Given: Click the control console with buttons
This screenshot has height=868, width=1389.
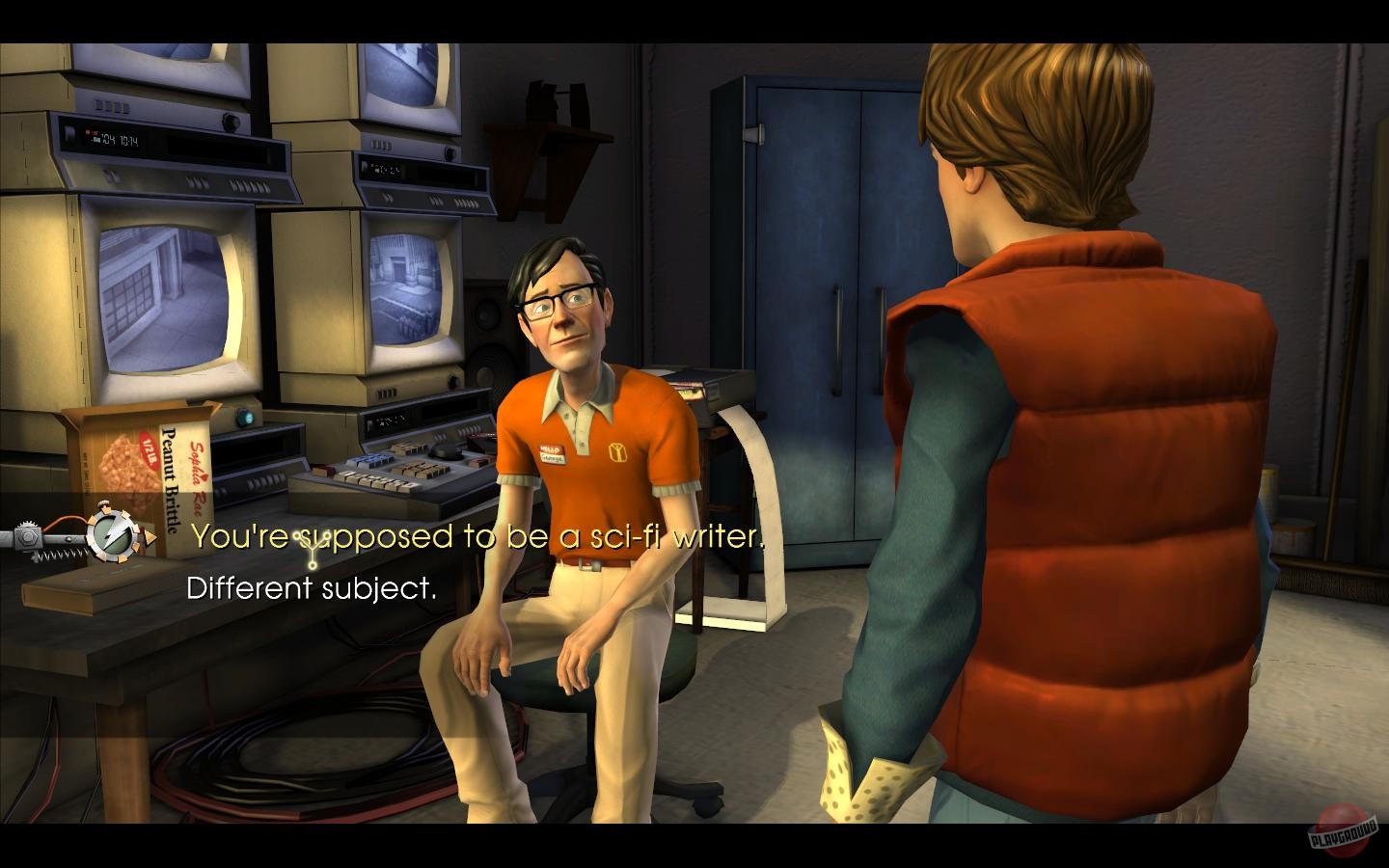Looking at the screenshot, I should (386, 473).
